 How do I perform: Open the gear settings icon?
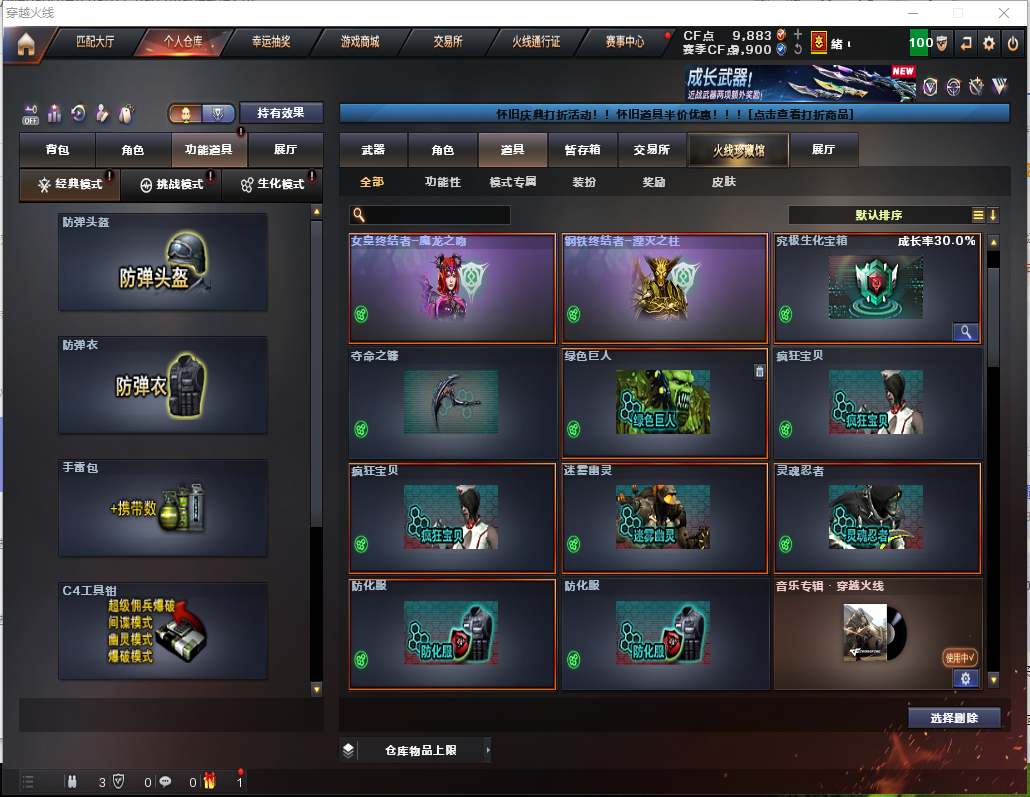pos(989,43)
